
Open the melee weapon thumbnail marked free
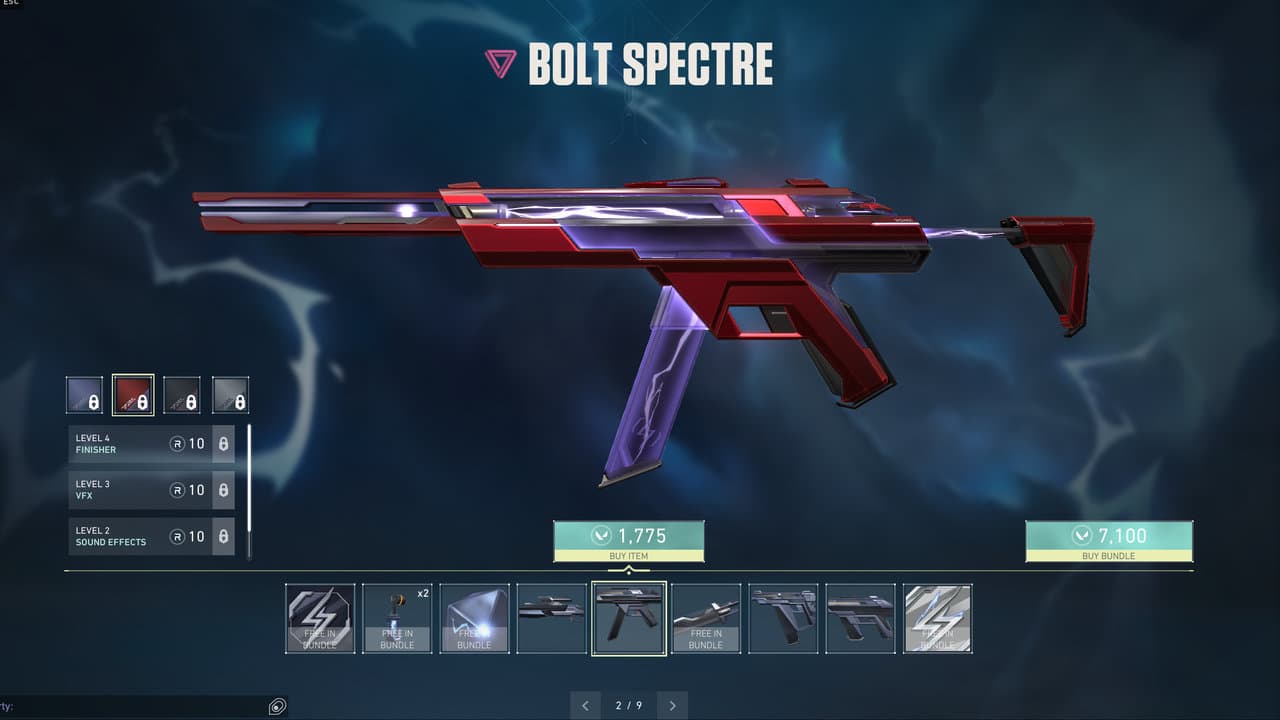706,618
